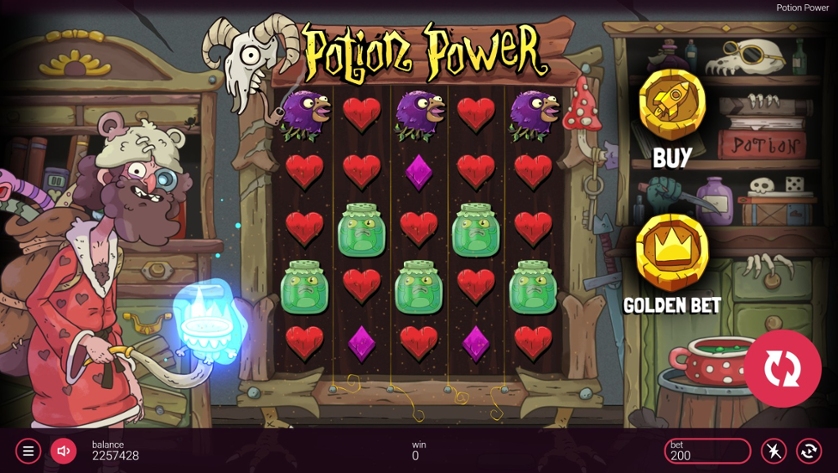Open the Buy bonus feature coin

(x=672, y=105)
